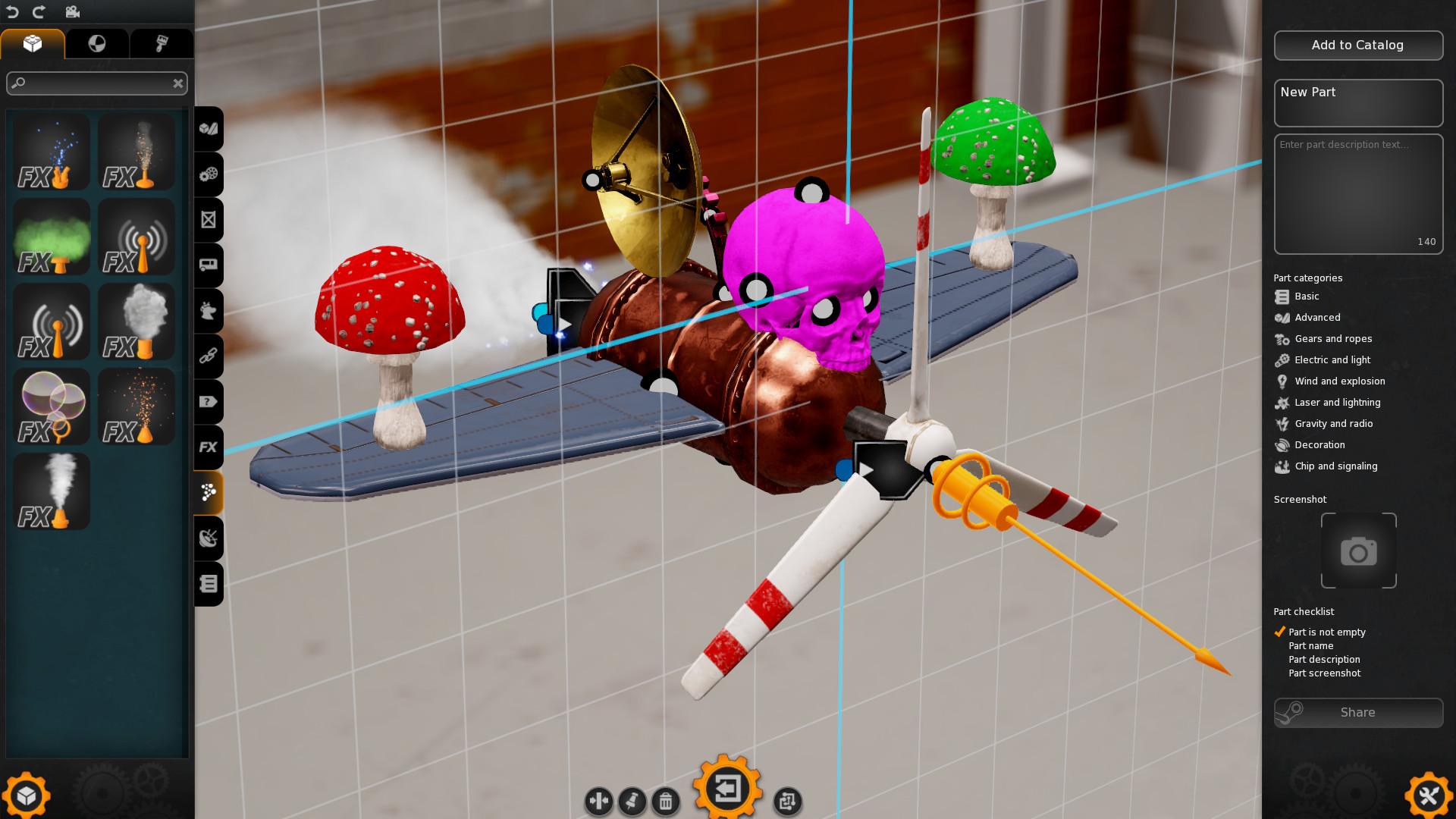Expand the Laser and lightning category
Viewport: 1456px width, 819px height.
[x=1337, y=403]
